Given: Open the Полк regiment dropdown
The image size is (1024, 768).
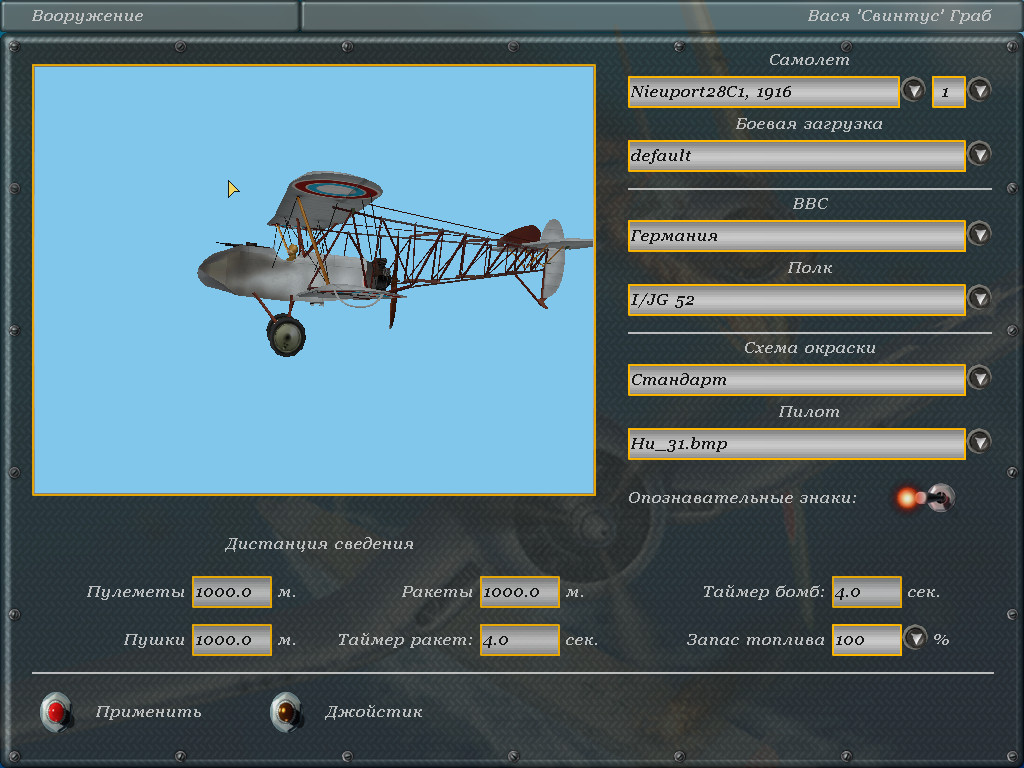Looking at the screenshot, I should pos(979,299).
